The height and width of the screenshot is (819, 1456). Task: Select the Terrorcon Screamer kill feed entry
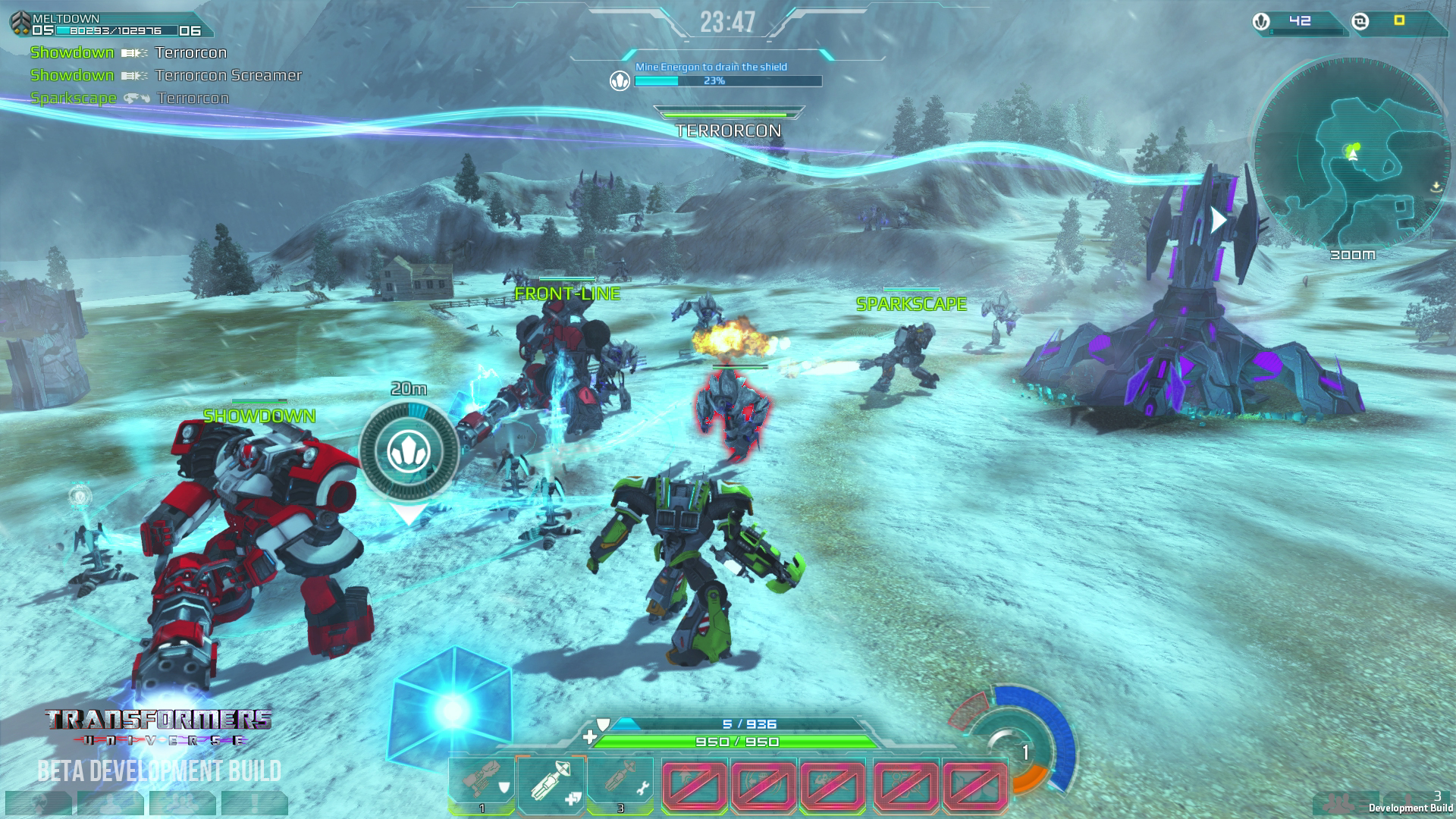click(165, 75)
